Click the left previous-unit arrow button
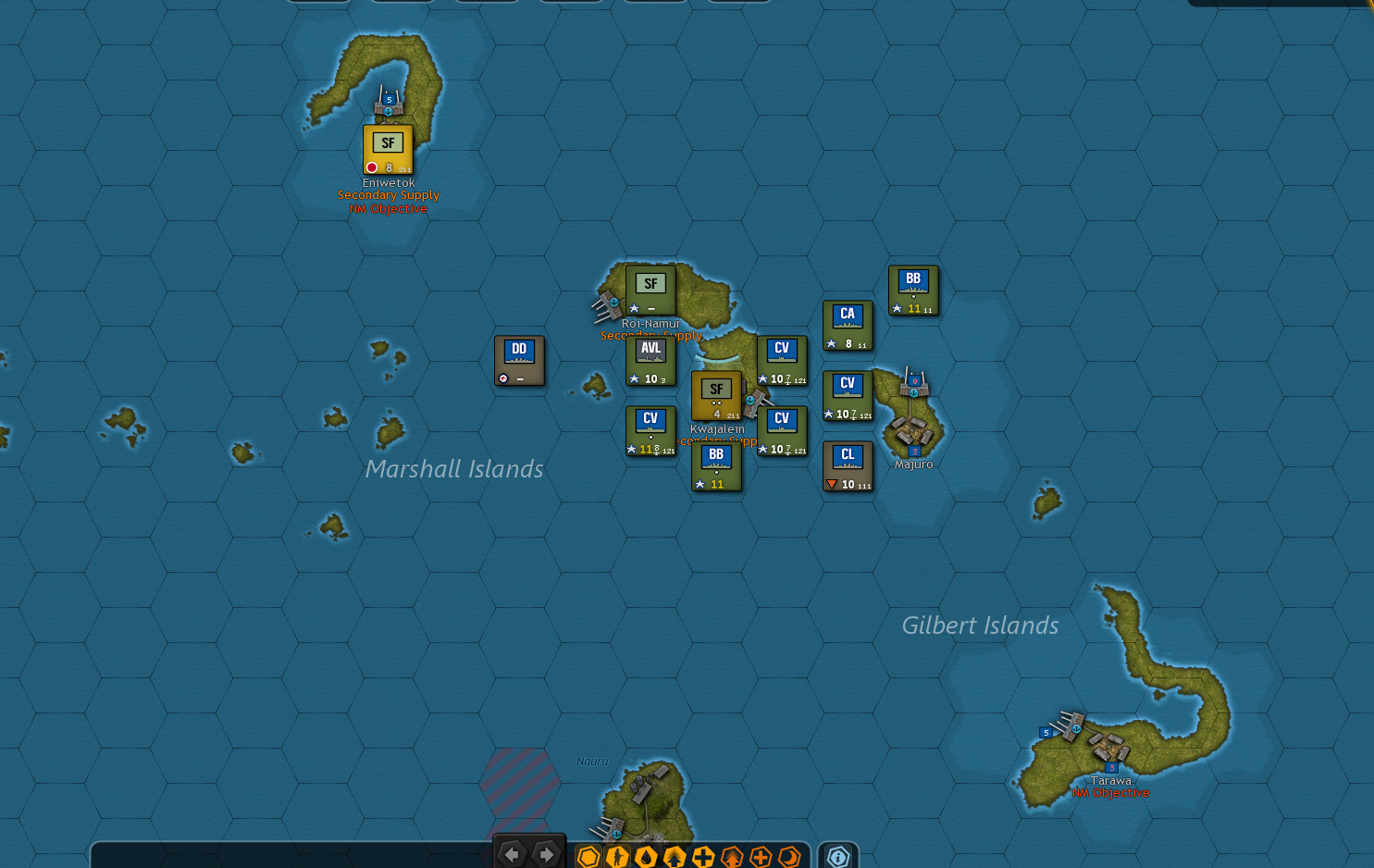 click(514, 854)
